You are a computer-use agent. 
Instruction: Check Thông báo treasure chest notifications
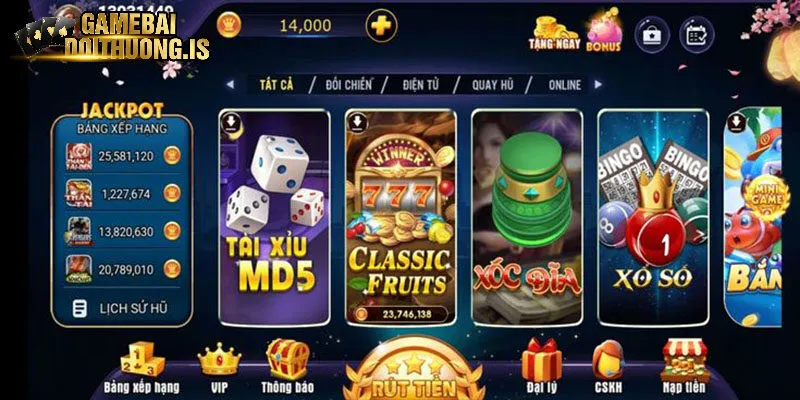click(x=288, y=366)
